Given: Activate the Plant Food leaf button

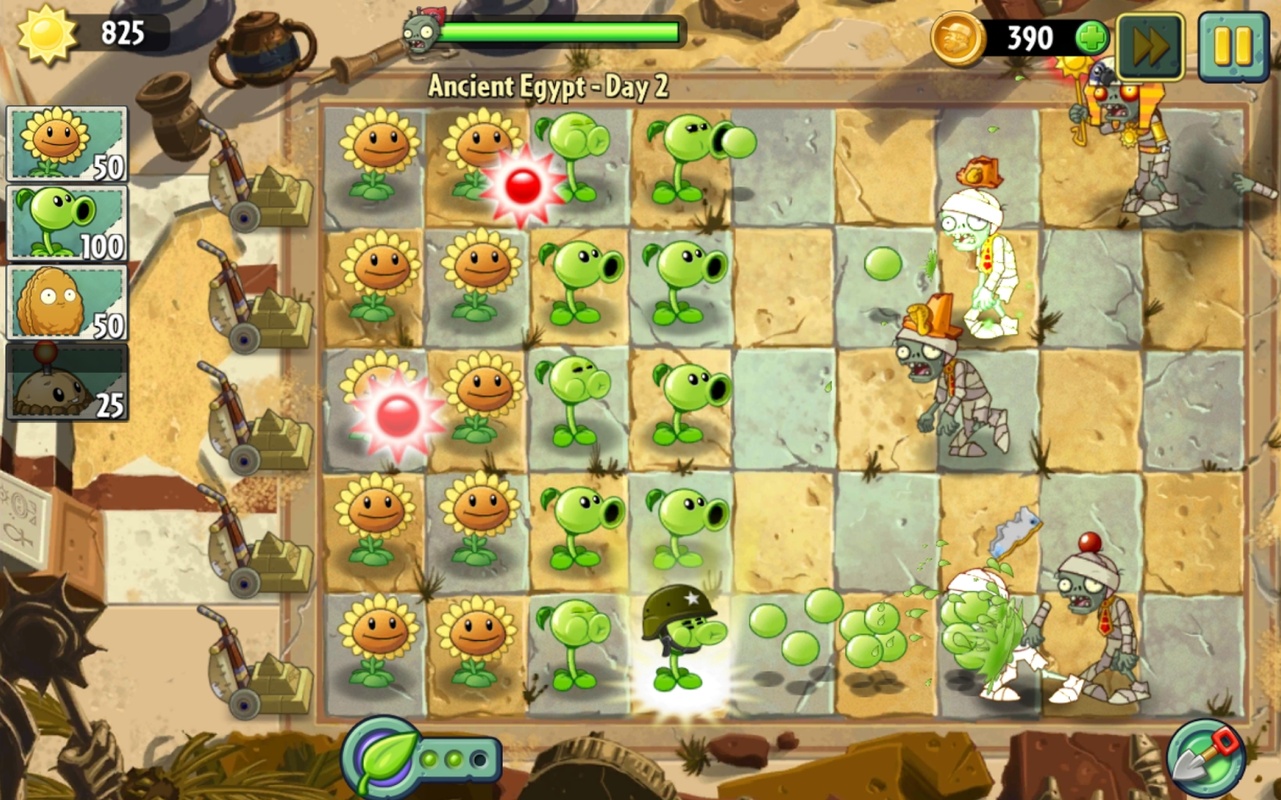Looking at the screenshot, I should (x=381, y=757).
